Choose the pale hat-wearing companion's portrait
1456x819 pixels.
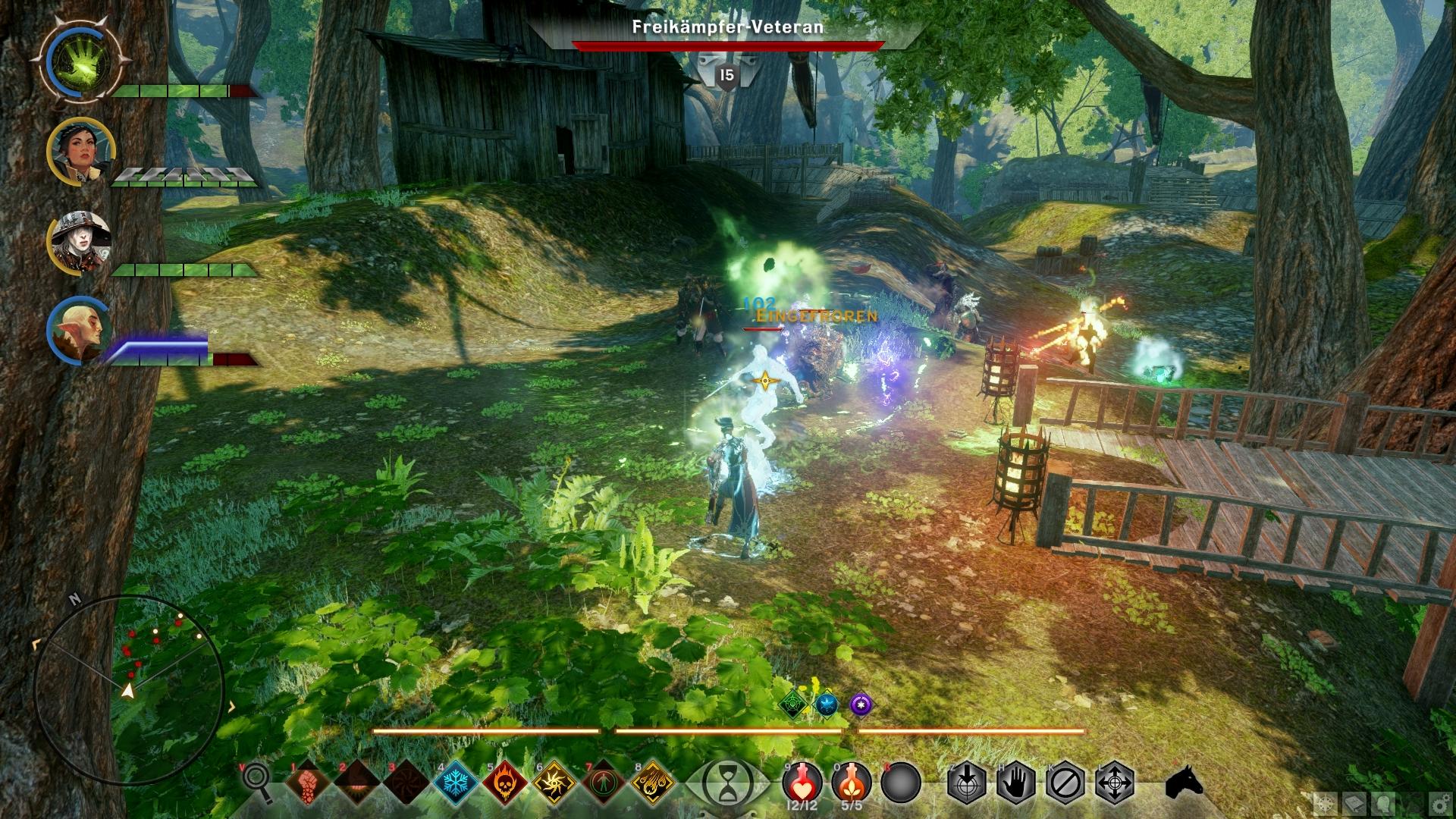pyautogui.click(x=80, y=243)
